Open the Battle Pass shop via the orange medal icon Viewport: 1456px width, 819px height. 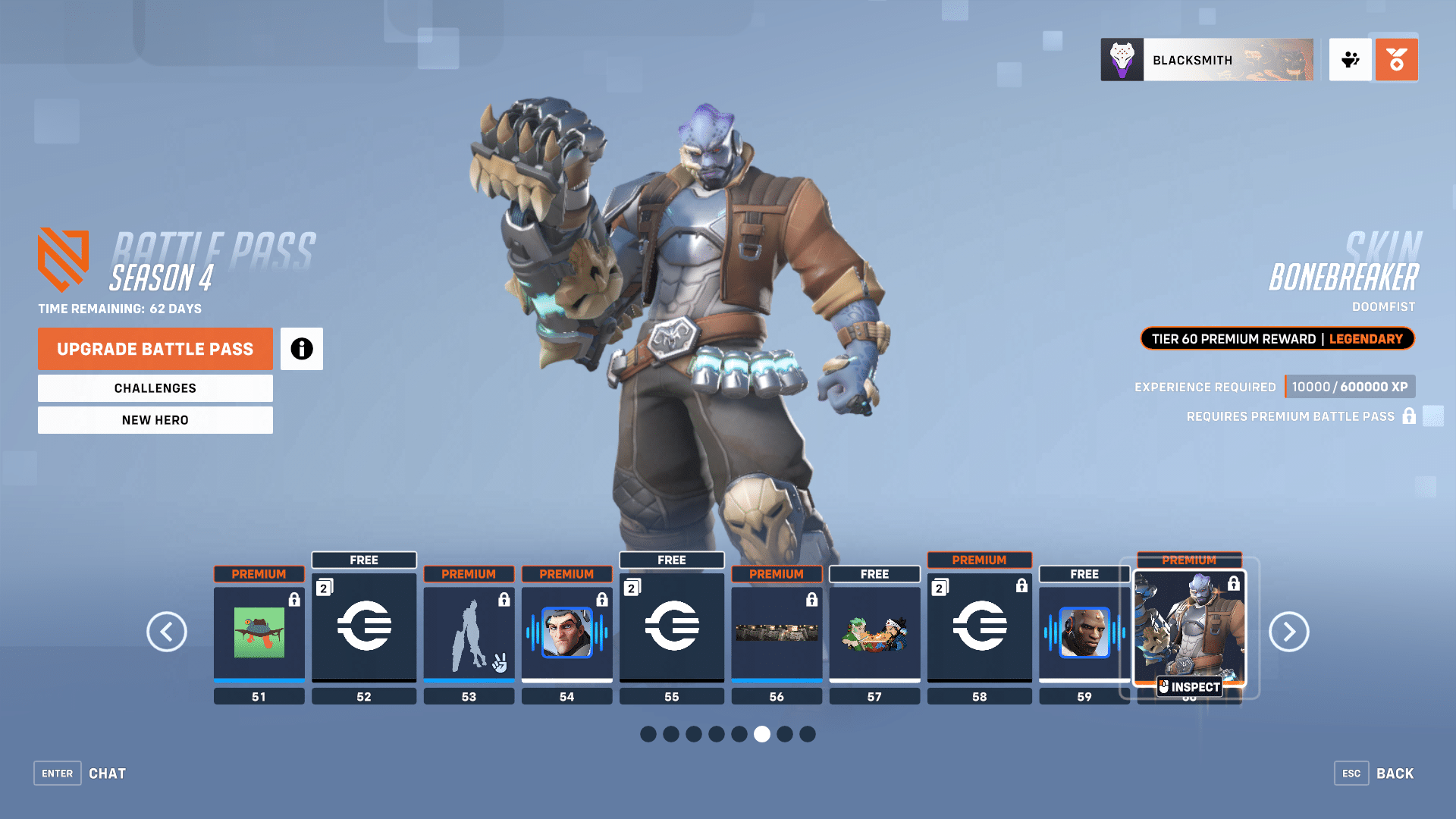[x=1396, y=59]
